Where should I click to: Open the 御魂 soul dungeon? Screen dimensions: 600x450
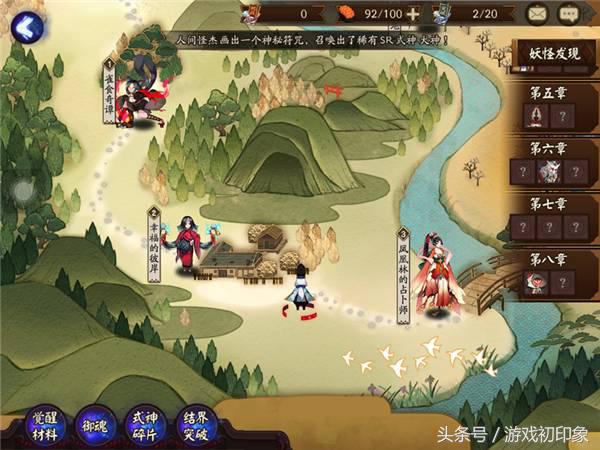pos(94,425)
